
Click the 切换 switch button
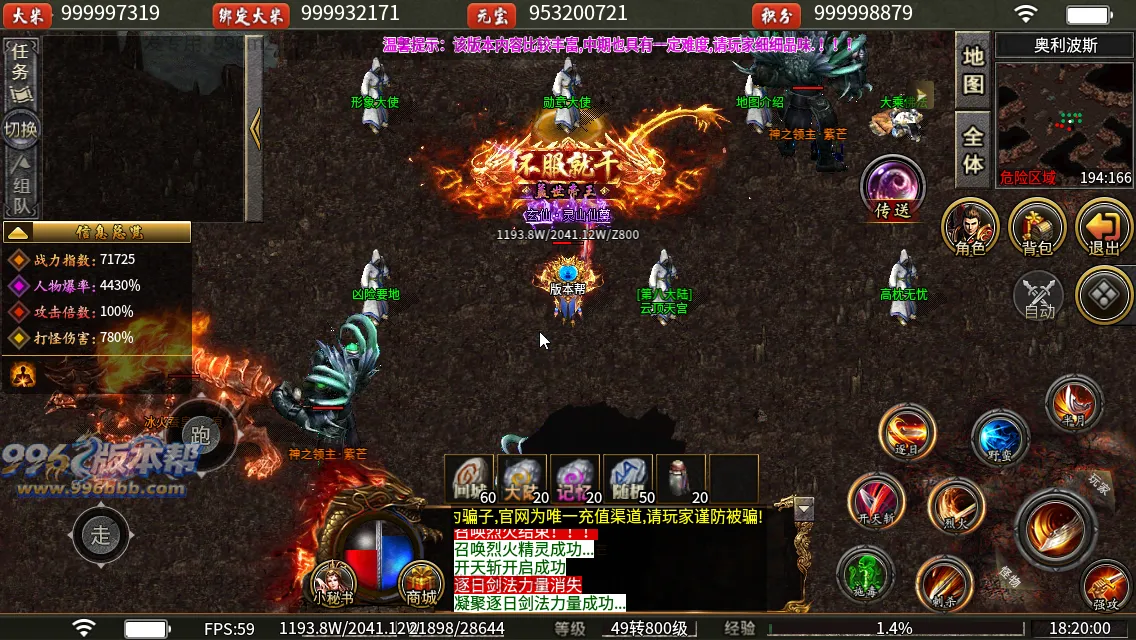click(20, 129)
